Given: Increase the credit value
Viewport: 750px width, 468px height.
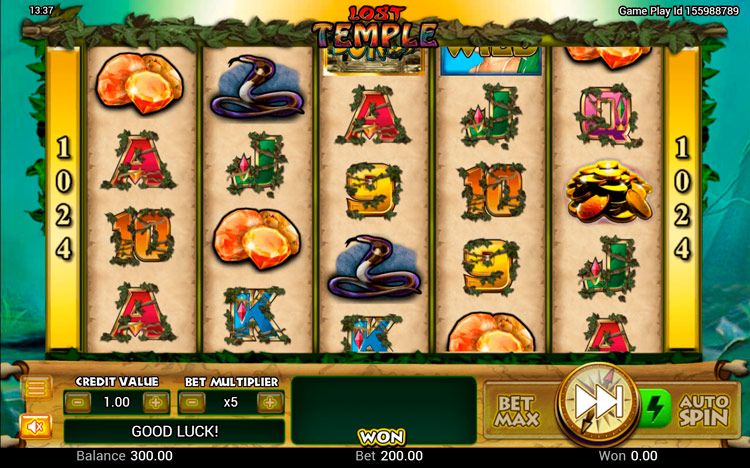Looking at the screenshot, I should pyautogui.click(x=155, y=402).
